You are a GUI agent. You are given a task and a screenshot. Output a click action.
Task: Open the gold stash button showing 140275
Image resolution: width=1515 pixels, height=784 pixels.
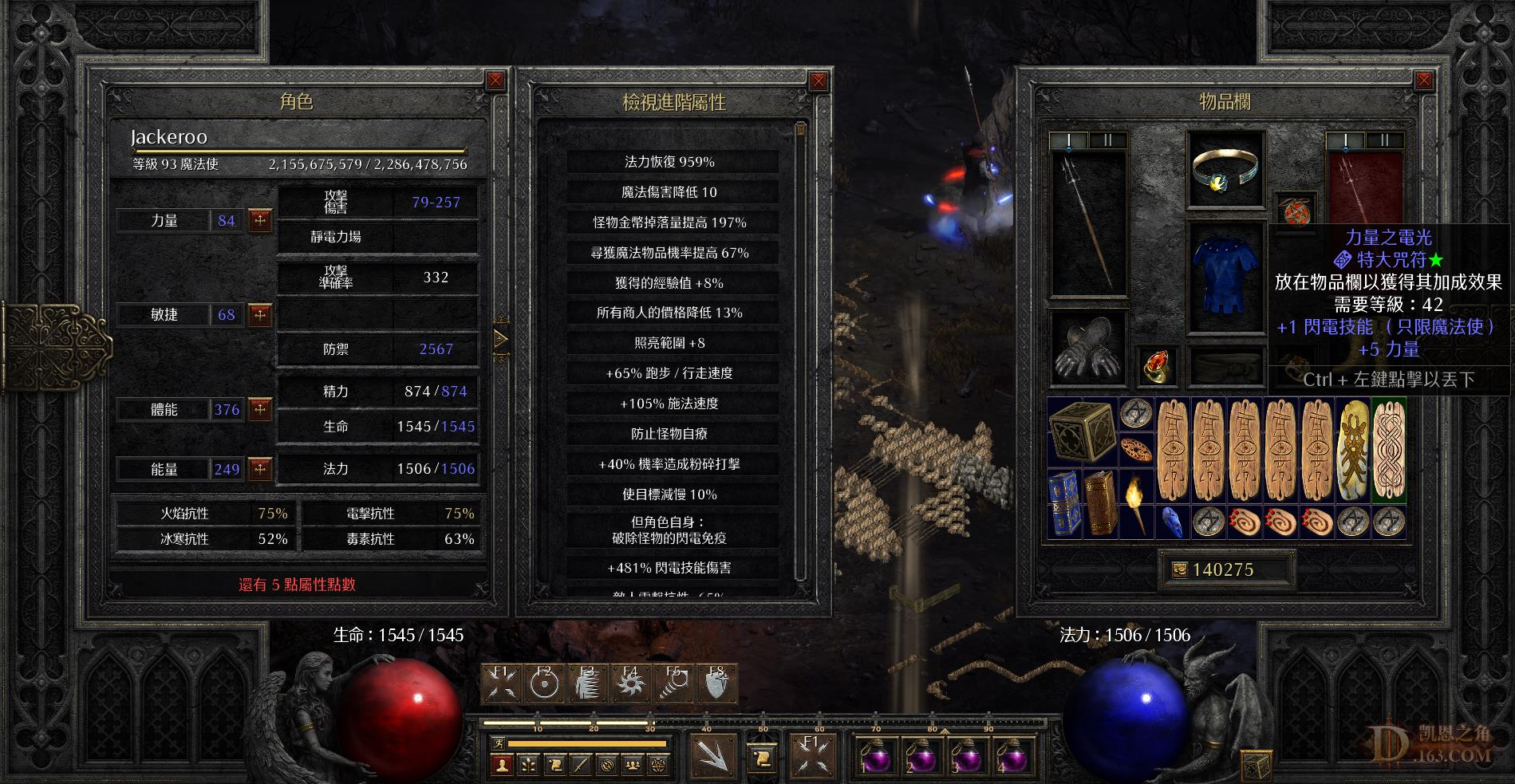point(1179,569)
